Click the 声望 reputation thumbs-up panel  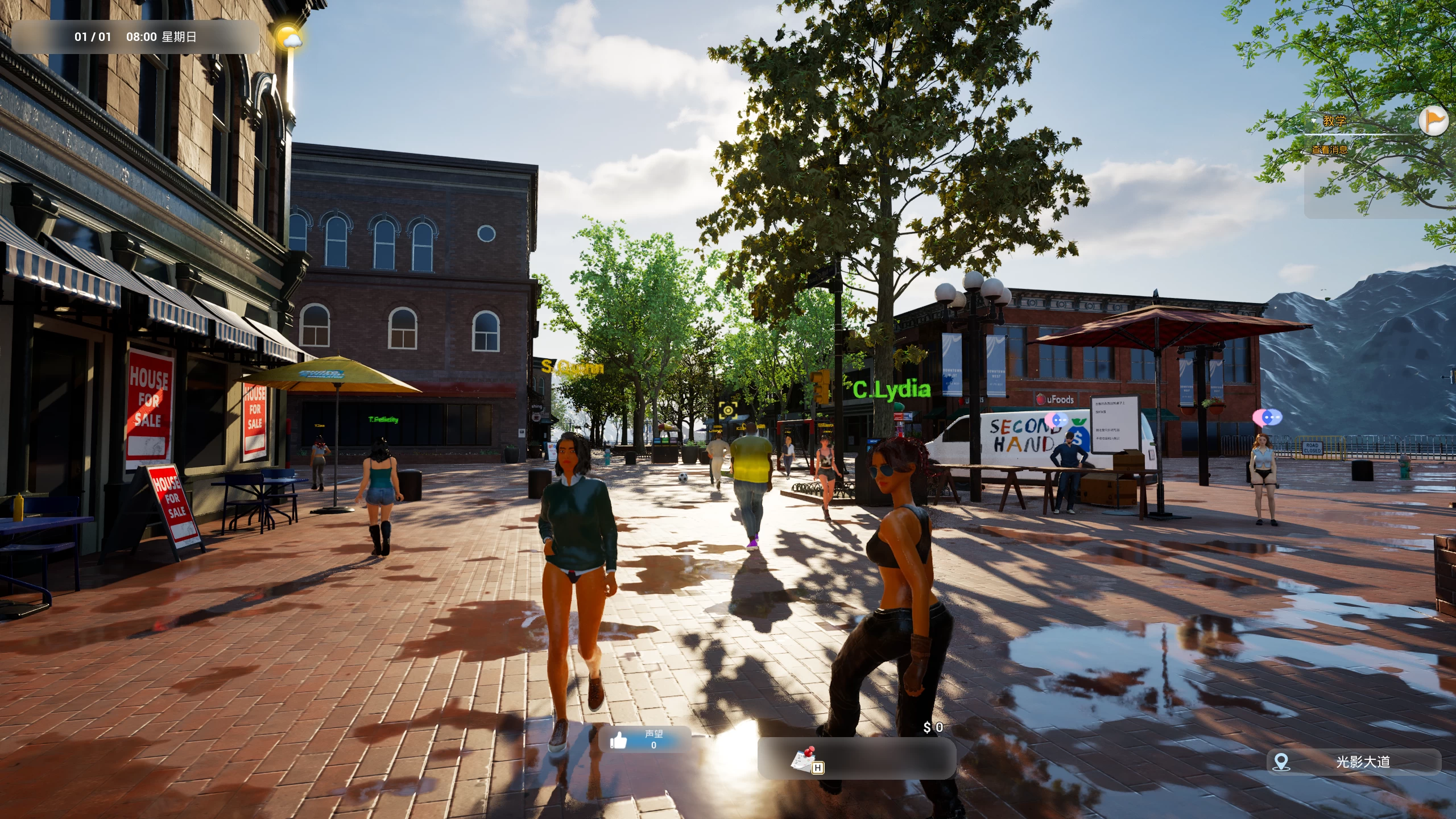(x=644, y=739)
